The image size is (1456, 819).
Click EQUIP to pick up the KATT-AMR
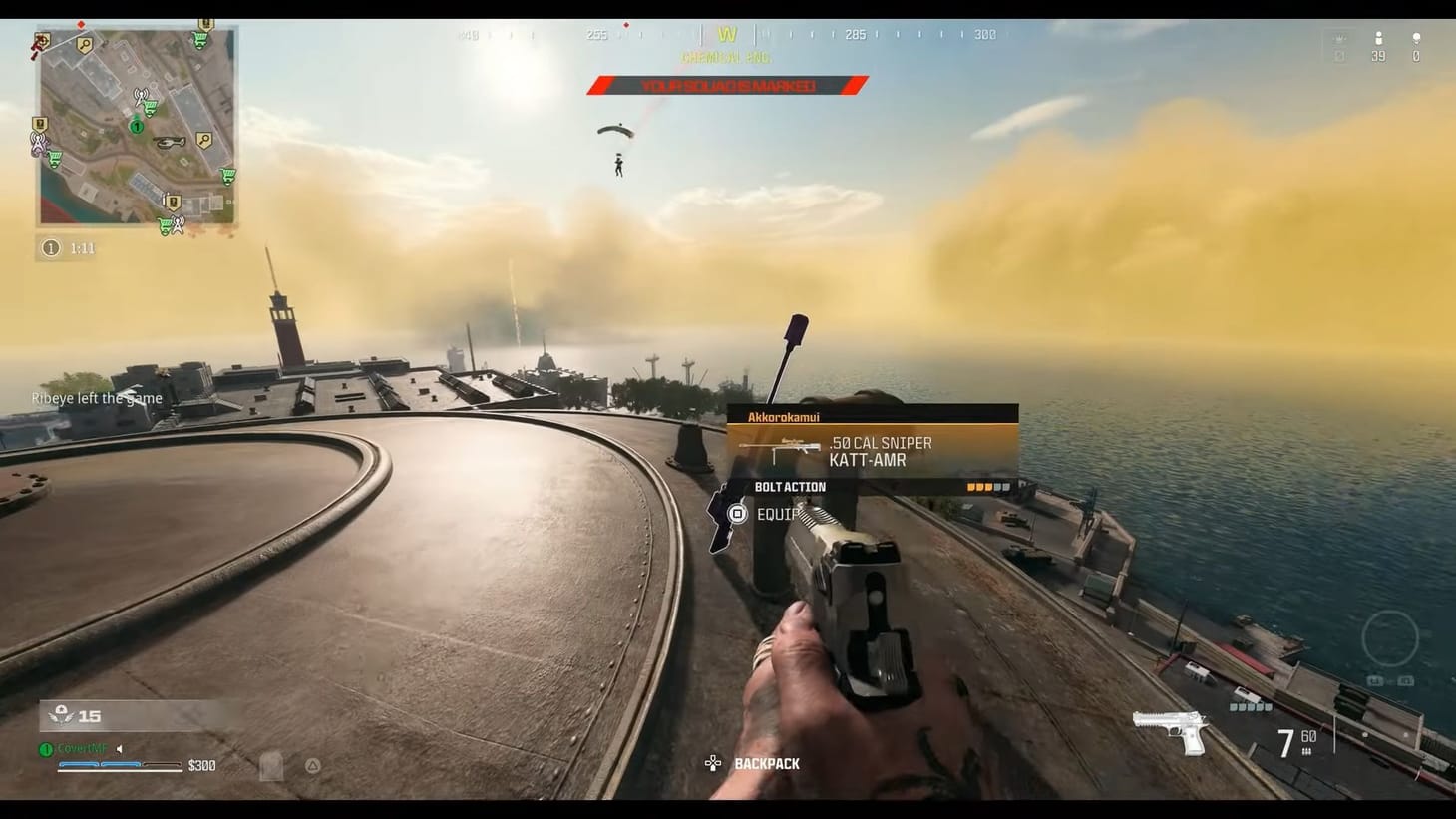[x=778, y=514]
